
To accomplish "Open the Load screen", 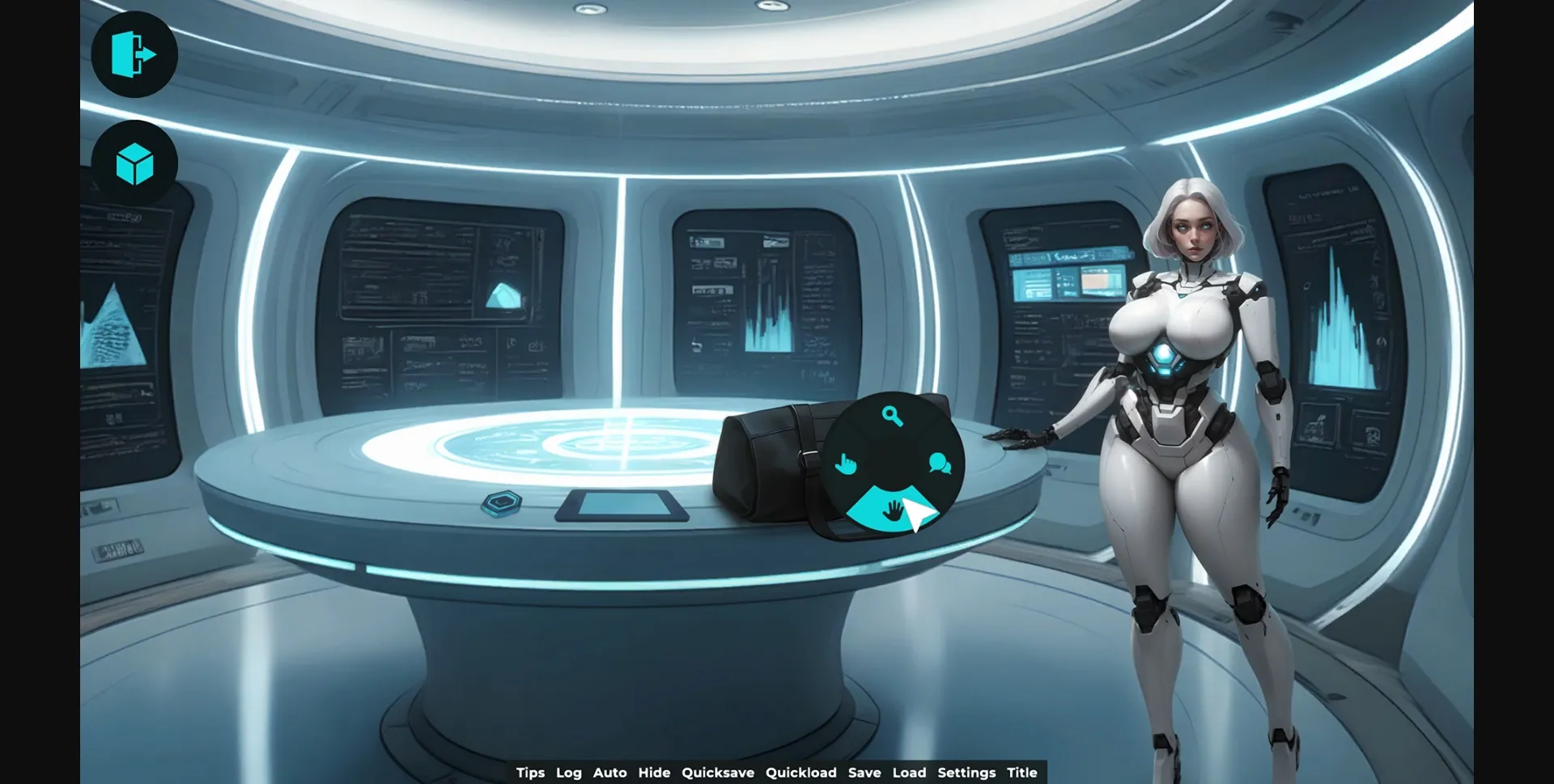I will click(910, 773).
